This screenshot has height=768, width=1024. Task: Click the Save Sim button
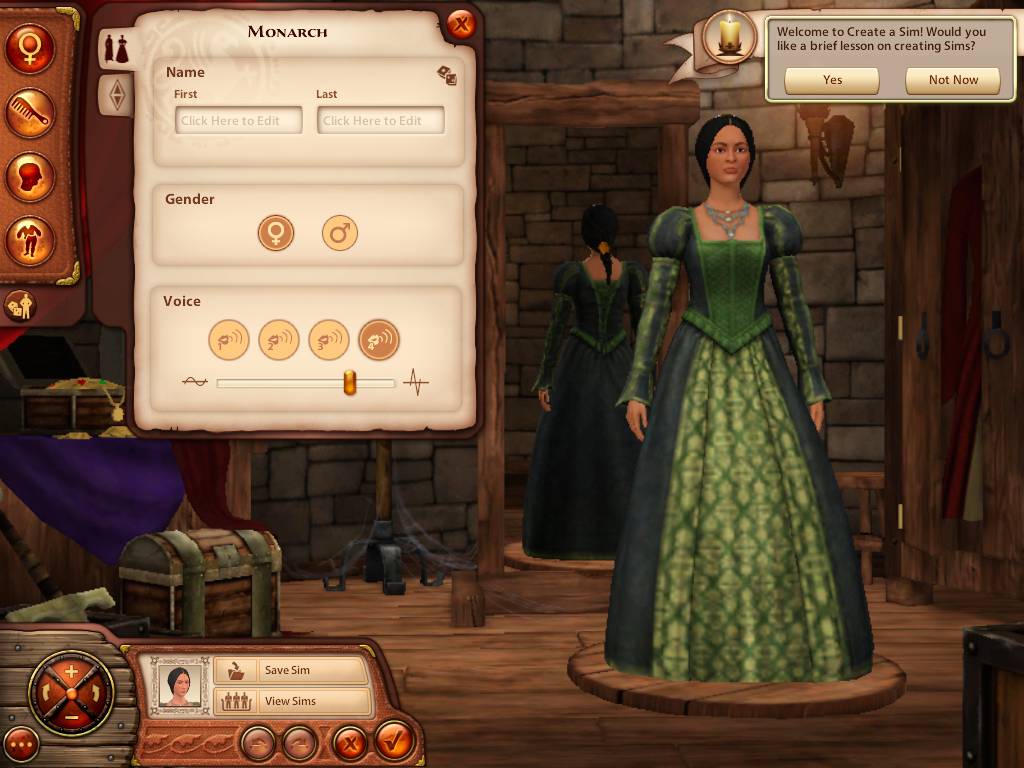291,670
